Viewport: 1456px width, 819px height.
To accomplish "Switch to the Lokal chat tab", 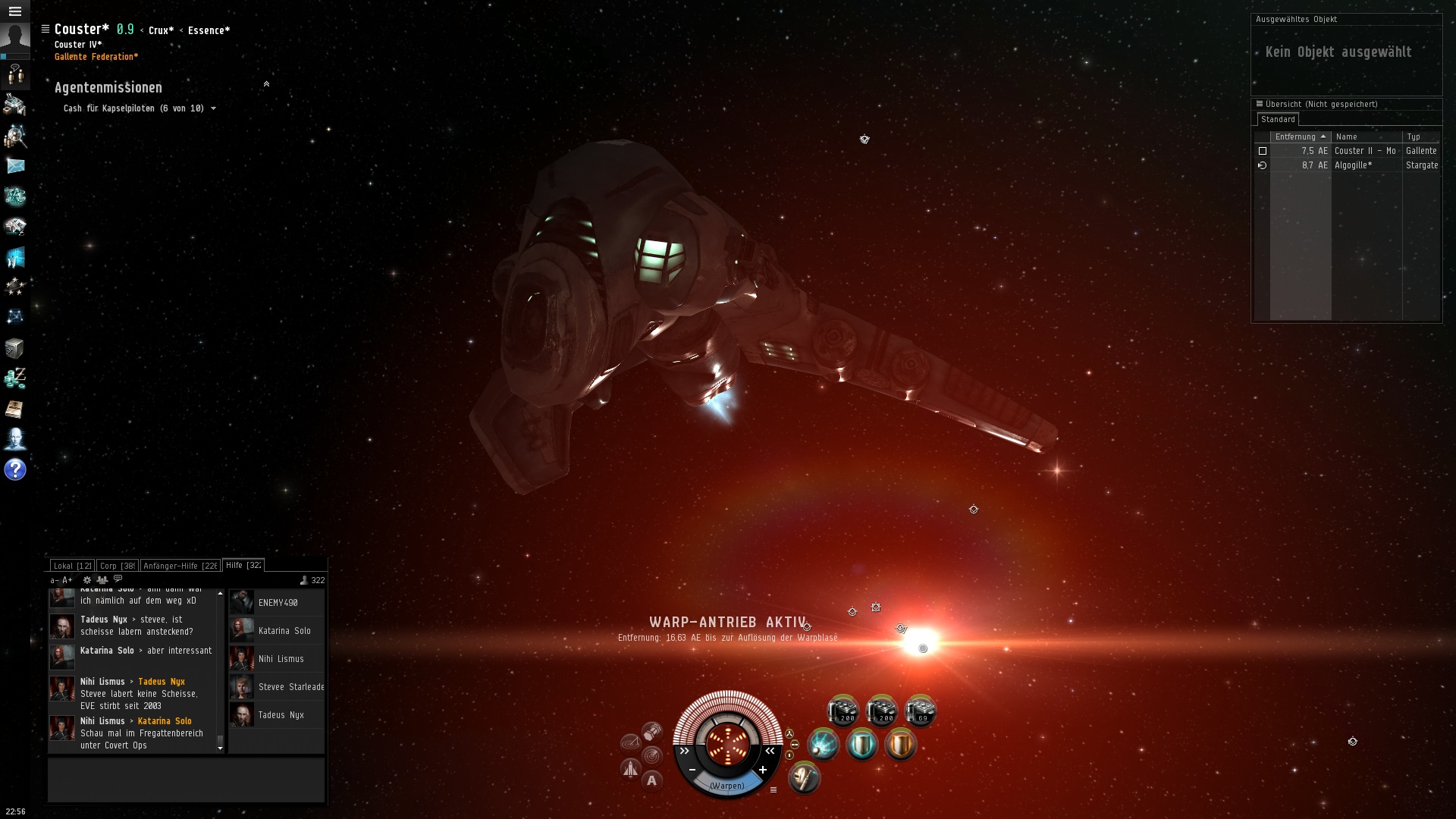I will pyautogui.click(x=72, y=566).
